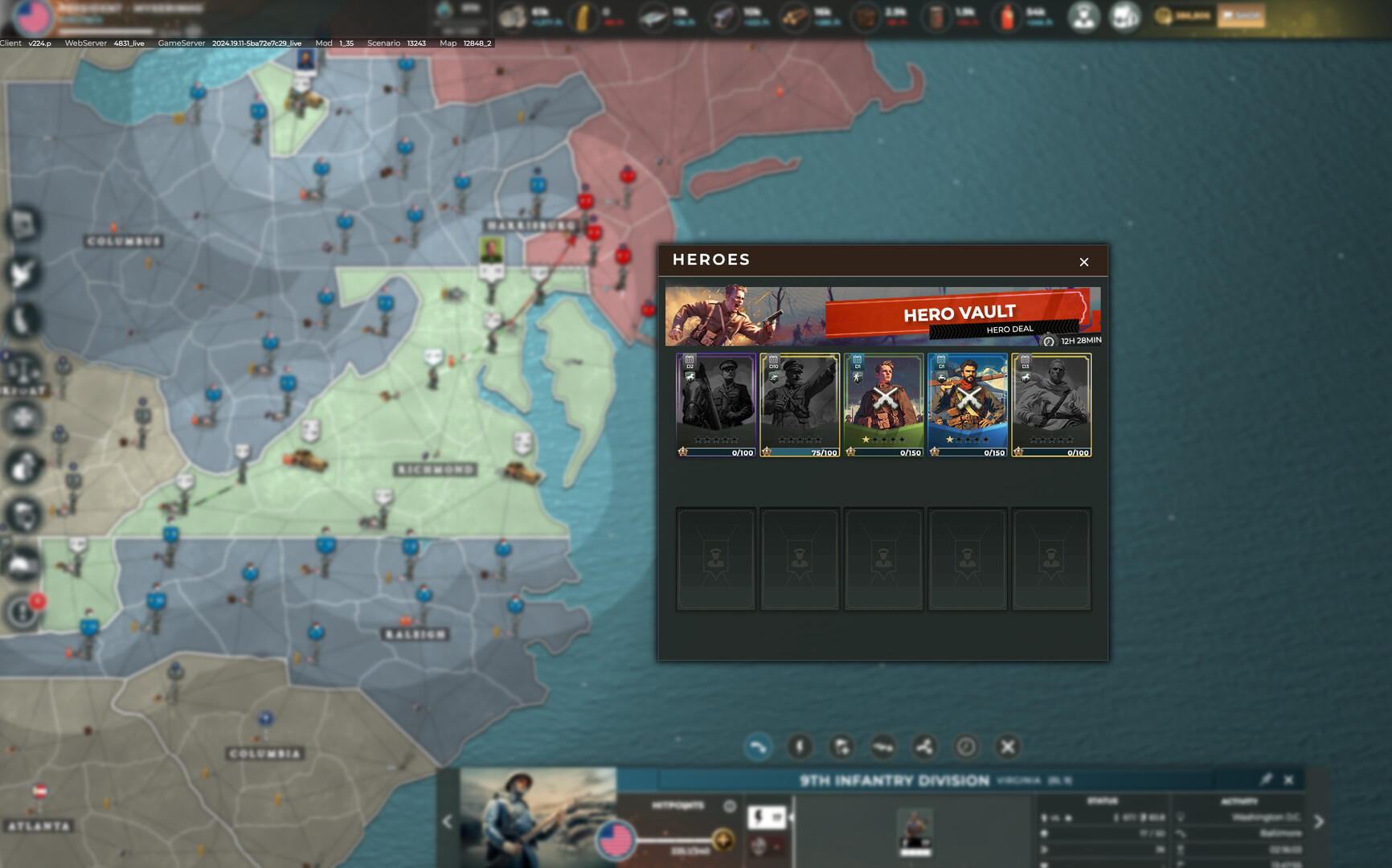Open the delay-order clock command icon
This screenshot has height=868, width=1392.
[967, 747]
